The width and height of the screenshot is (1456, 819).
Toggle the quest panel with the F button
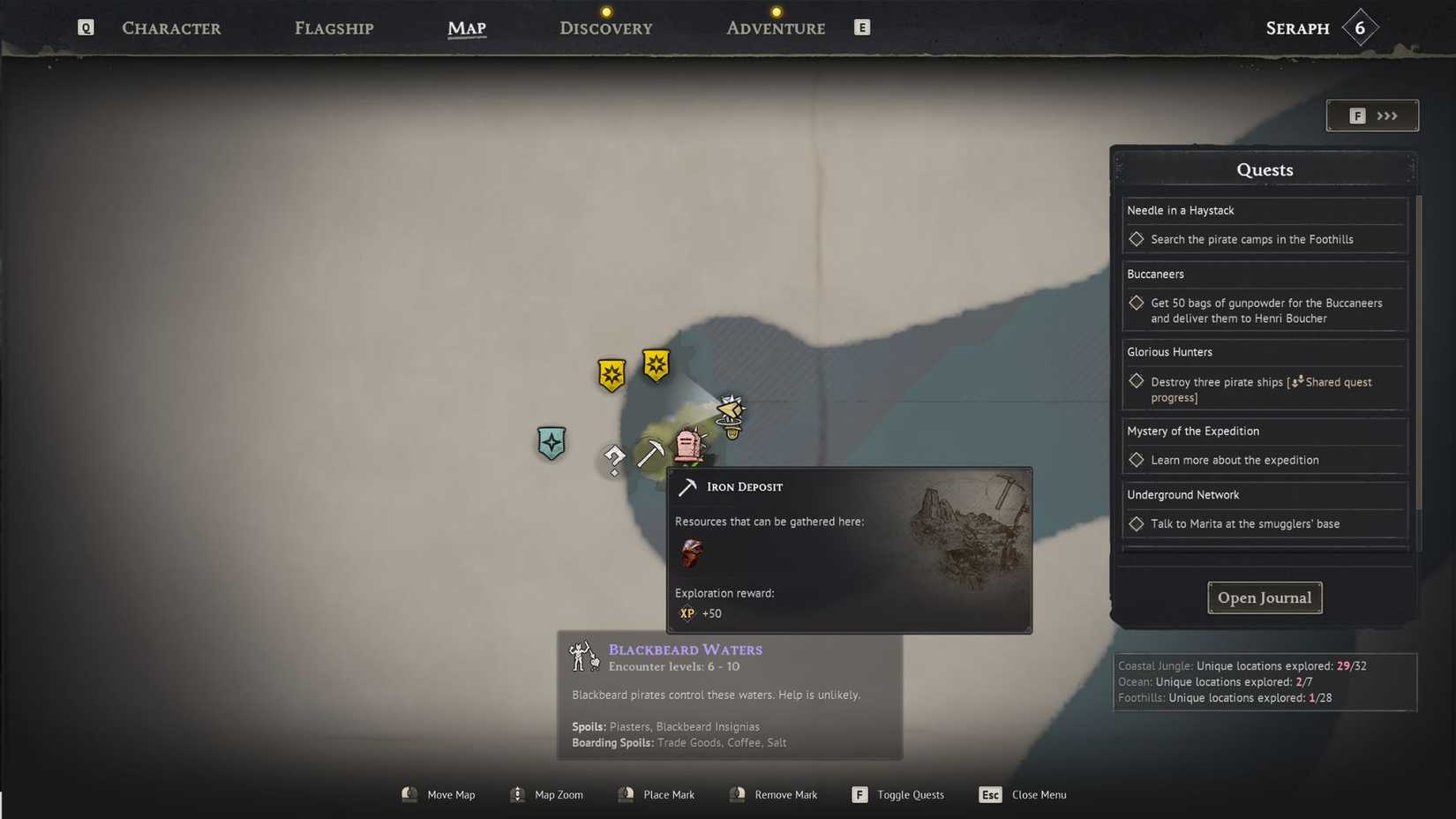1356,115
